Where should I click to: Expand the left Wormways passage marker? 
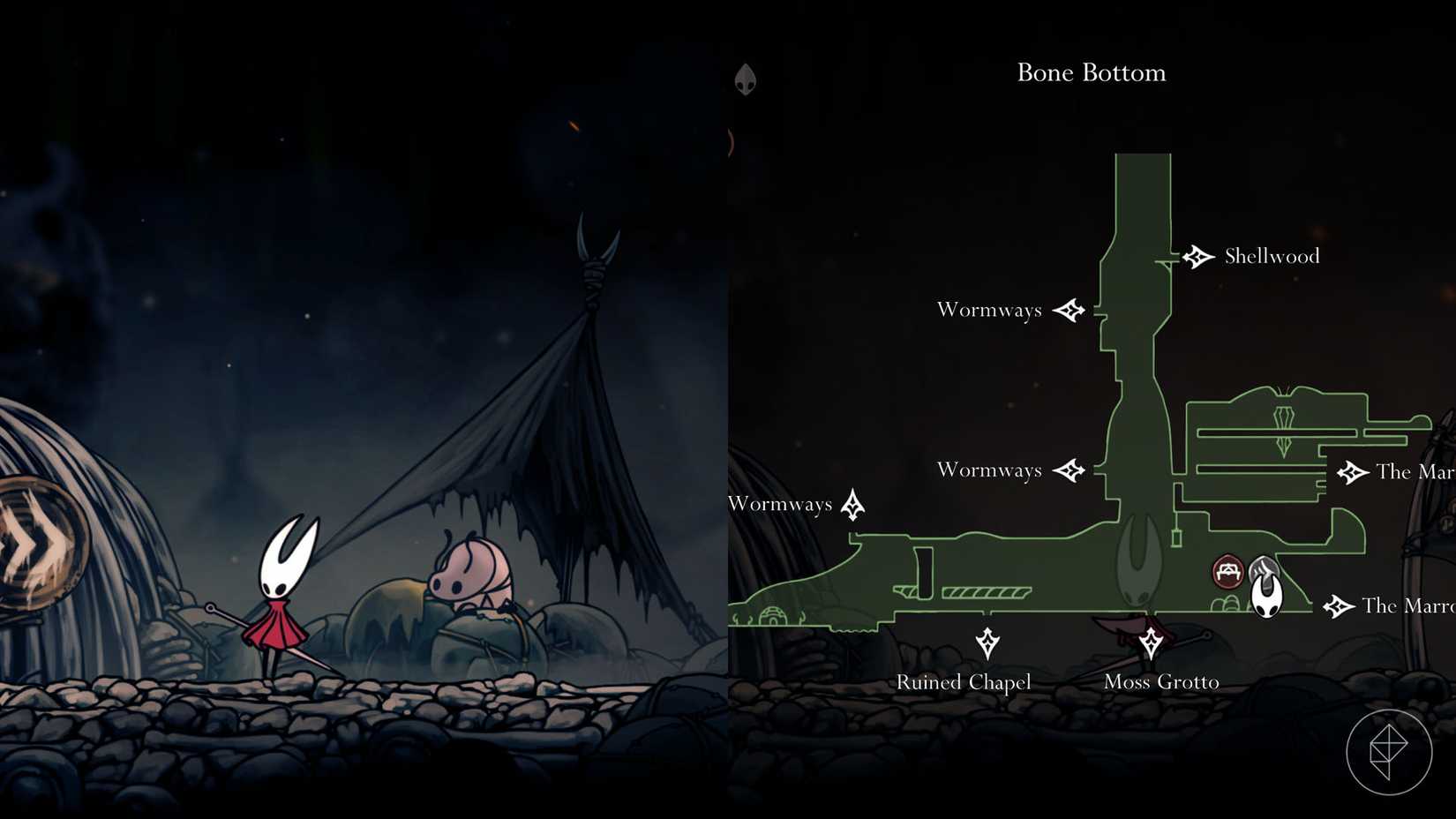click(852, 504)
